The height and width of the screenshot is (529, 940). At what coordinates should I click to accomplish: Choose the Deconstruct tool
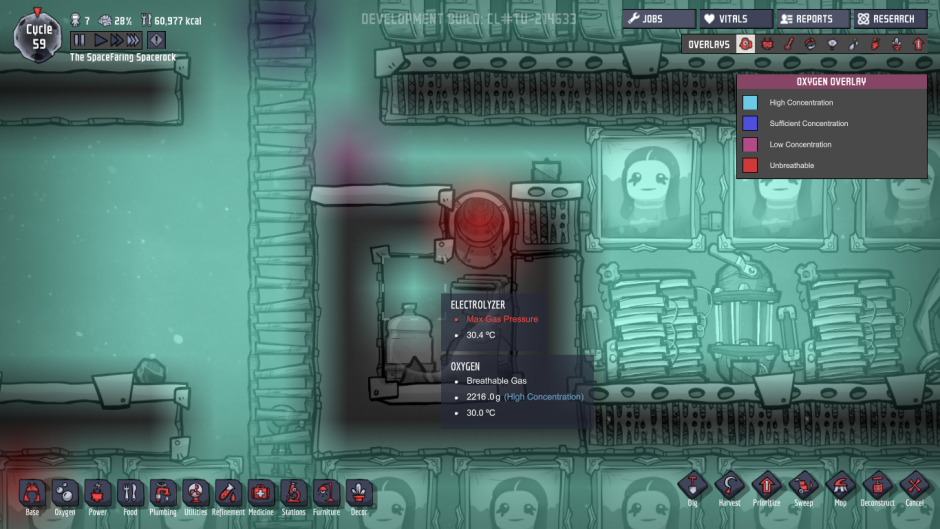coord(876,487)
